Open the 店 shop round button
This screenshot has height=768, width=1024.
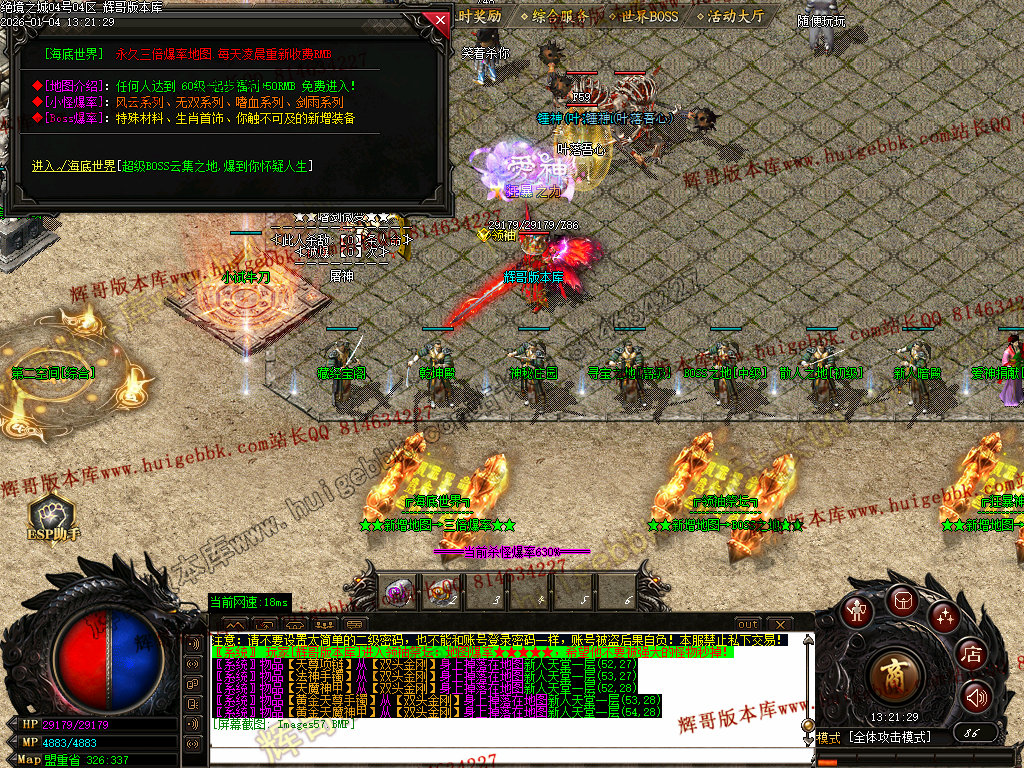point(971,654)
